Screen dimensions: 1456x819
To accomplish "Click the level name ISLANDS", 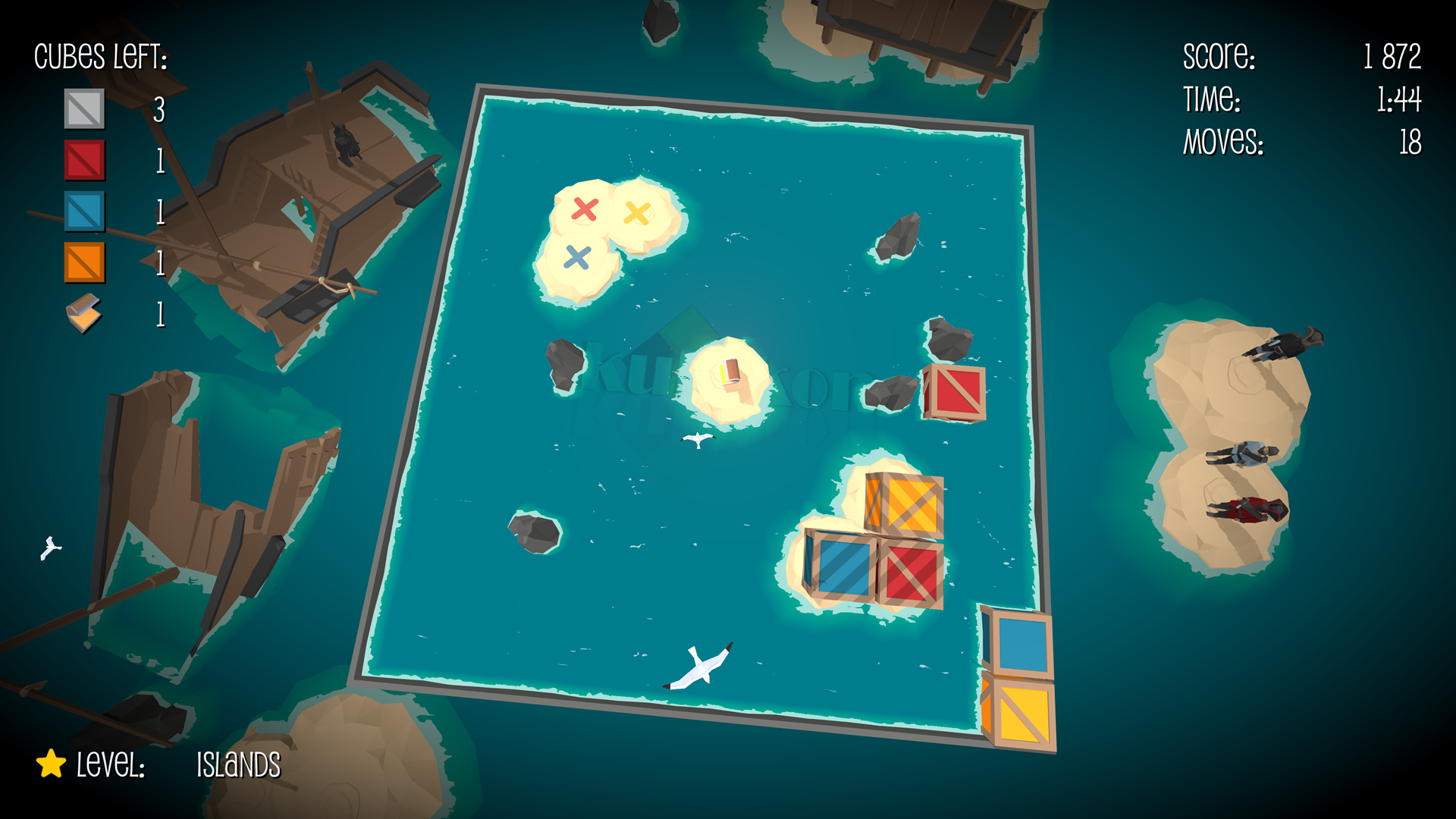I will click(237, 765).
